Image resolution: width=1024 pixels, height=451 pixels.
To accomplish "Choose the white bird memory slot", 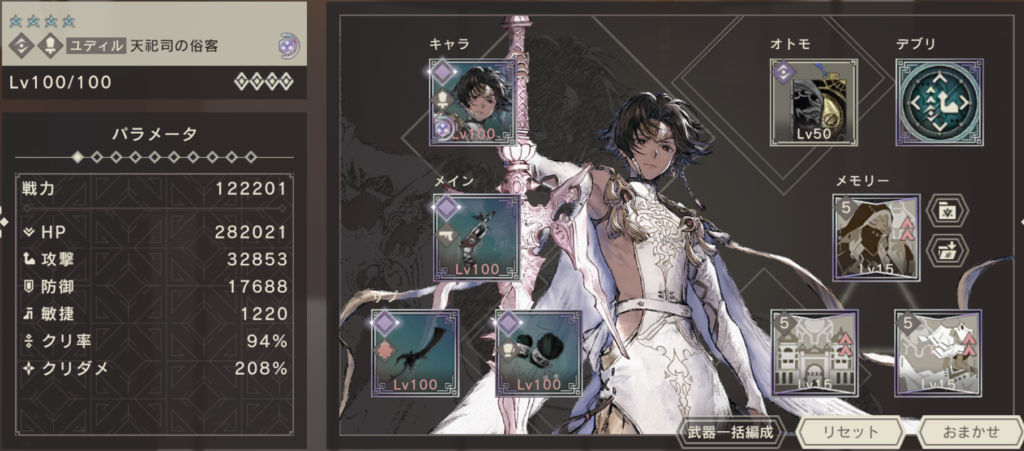I will [938, 352].
